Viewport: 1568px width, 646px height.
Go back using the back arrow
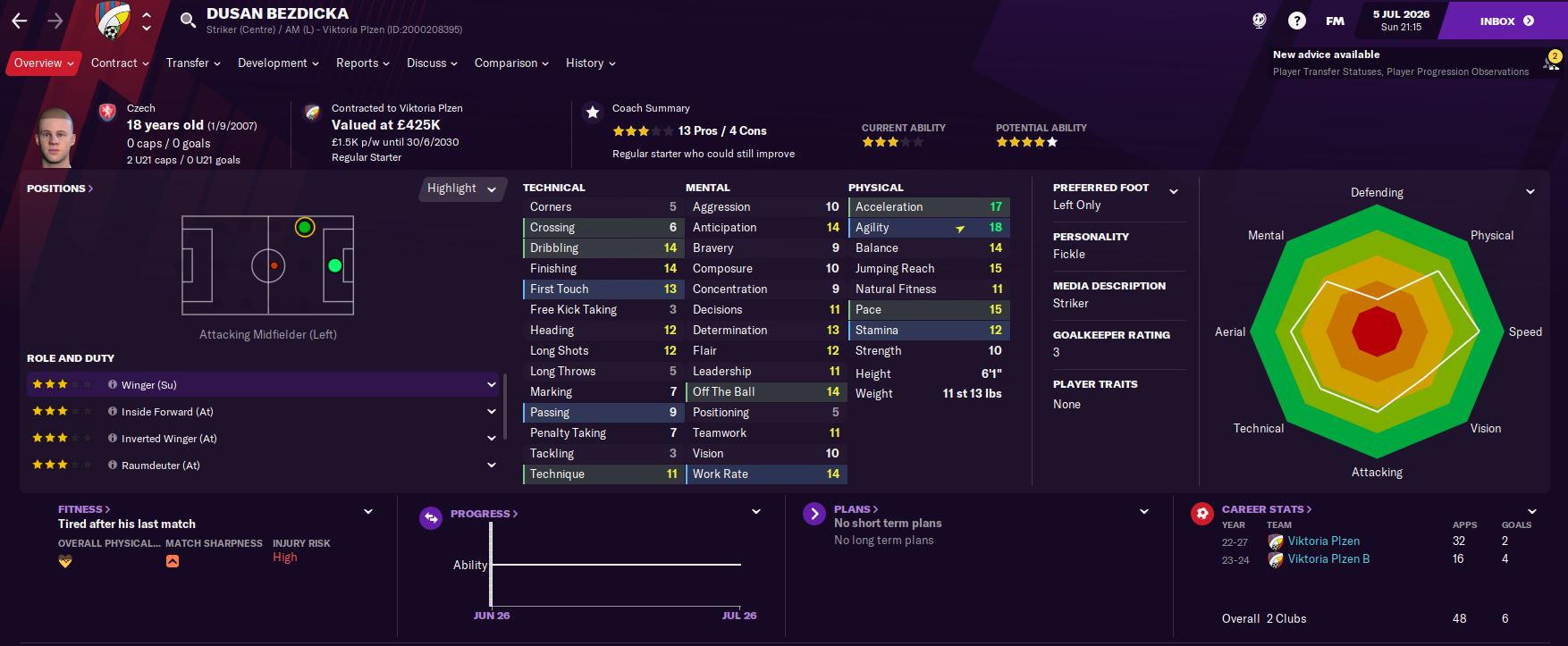[20, 21]
